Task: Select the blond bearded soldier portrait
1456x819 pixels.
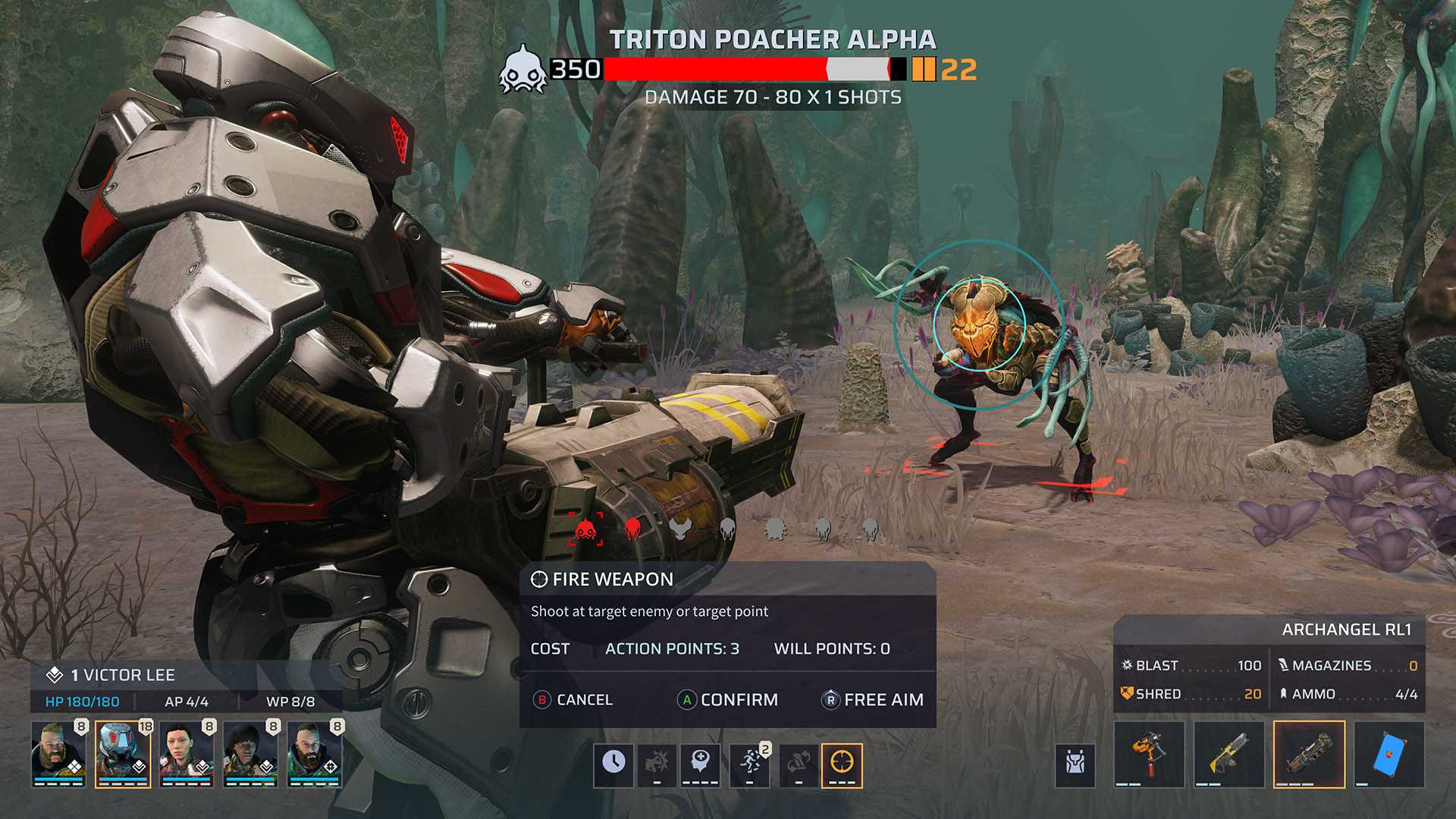Action: click(58, 753)
